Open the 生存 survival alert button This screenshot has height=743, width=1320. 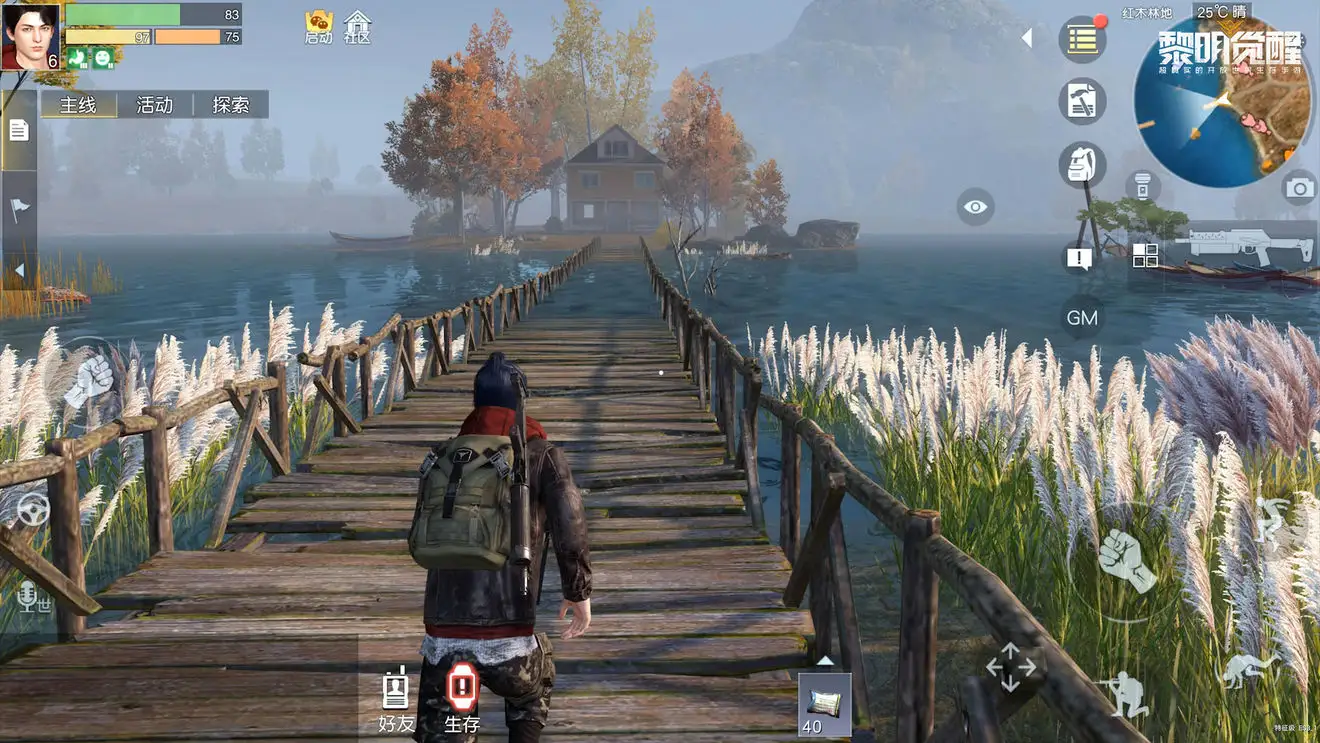click(x=462, y=698)
